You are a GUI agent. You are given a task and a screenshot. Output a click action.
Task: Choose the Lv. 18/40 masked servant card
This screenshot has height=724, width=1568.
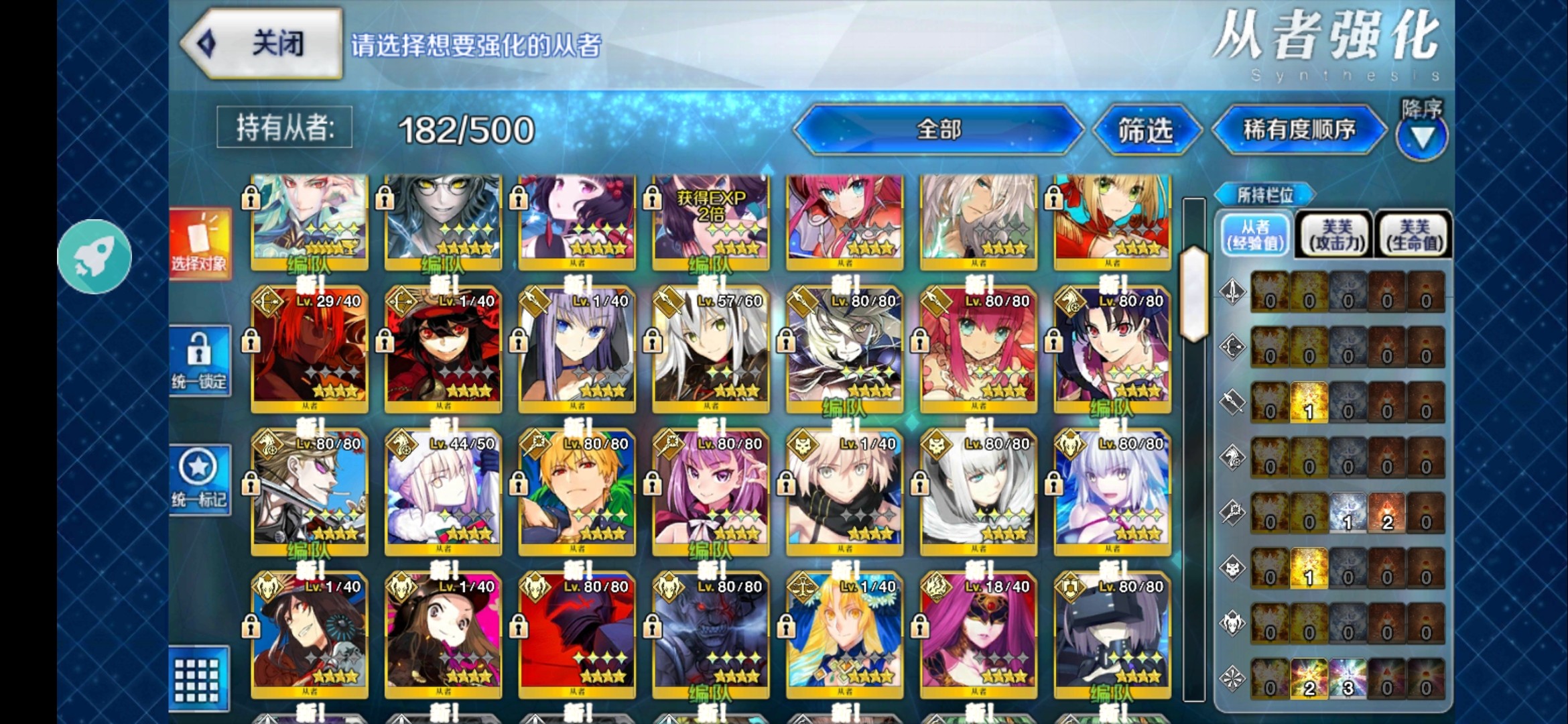point(978,634)
